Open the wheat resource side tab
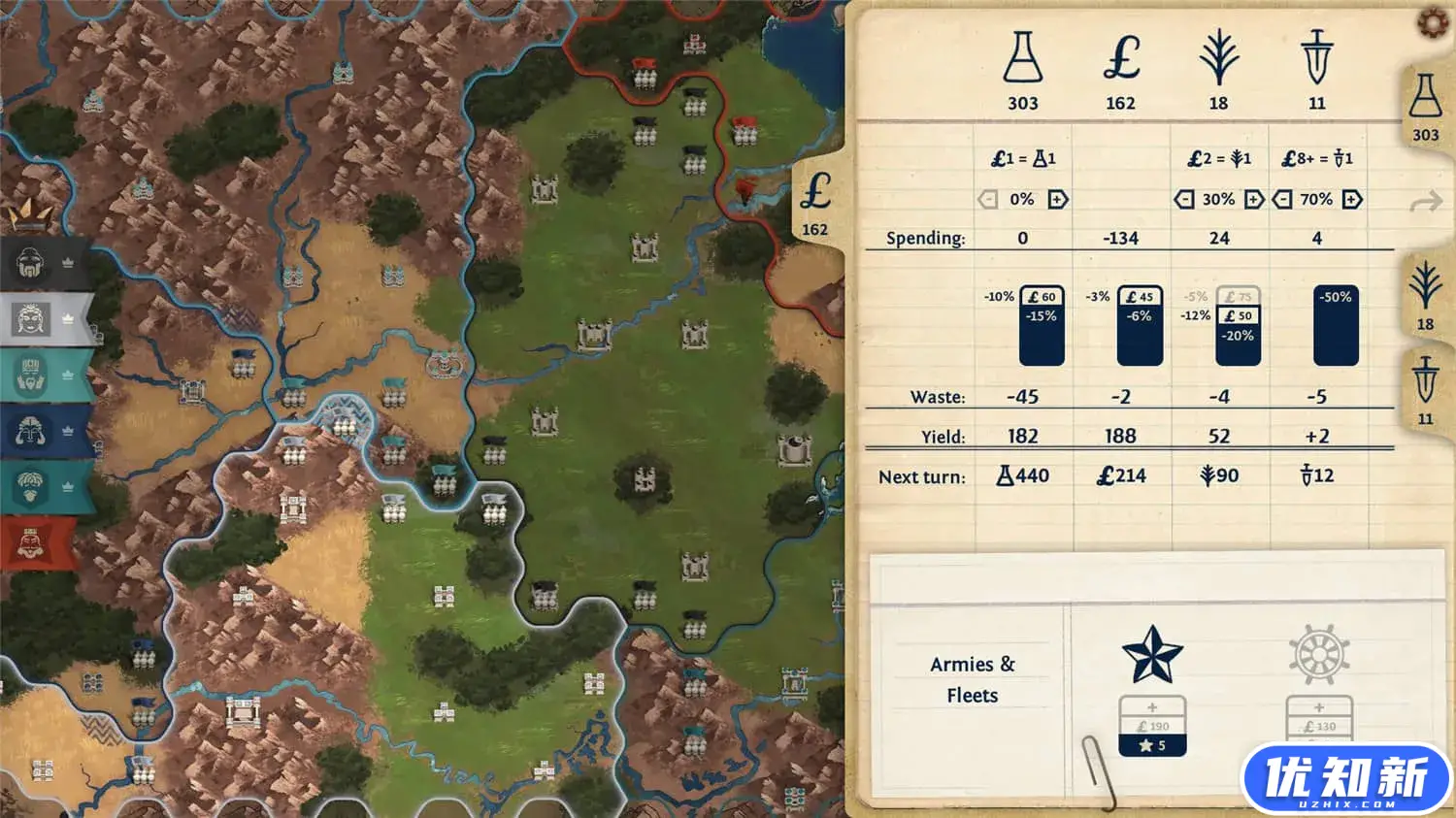 pos(1424,296)
